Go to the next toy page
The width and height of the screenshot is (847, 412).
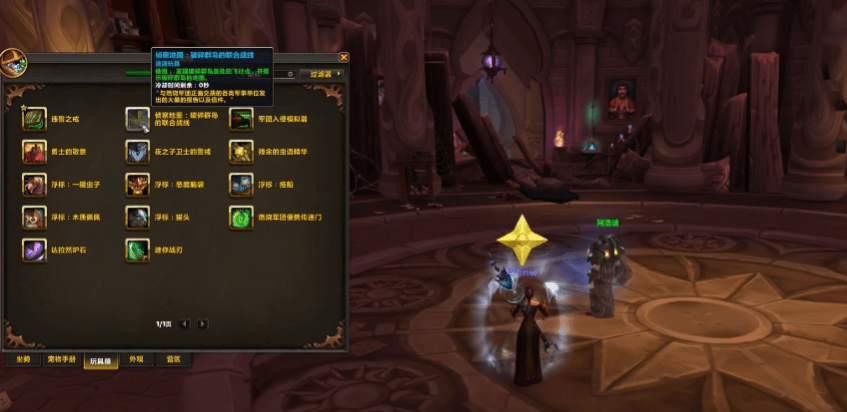click(x=203, y=324)
